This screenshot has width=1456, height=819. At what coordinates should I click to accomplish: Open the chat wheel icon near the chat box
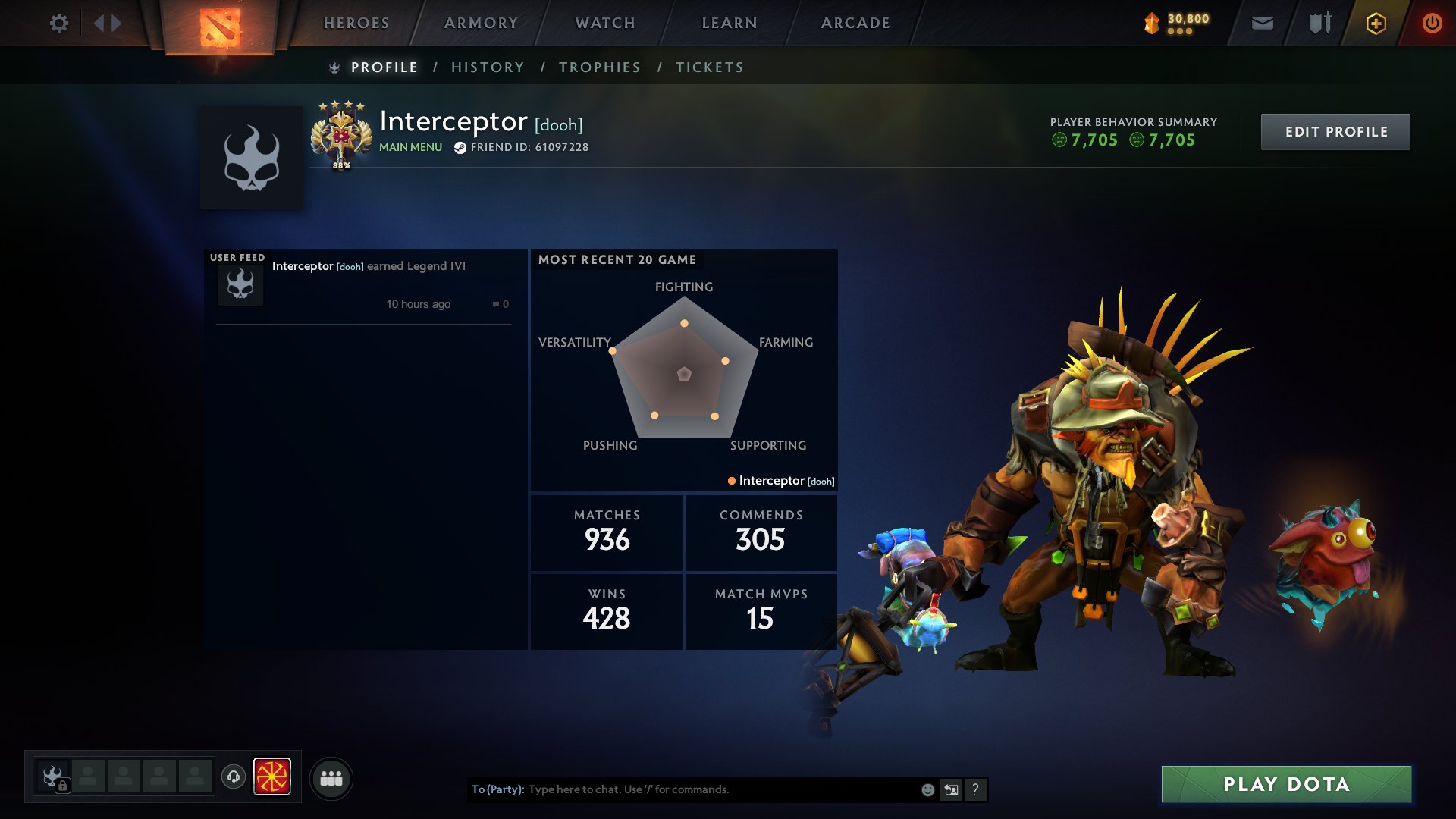[x=951, y=789]
